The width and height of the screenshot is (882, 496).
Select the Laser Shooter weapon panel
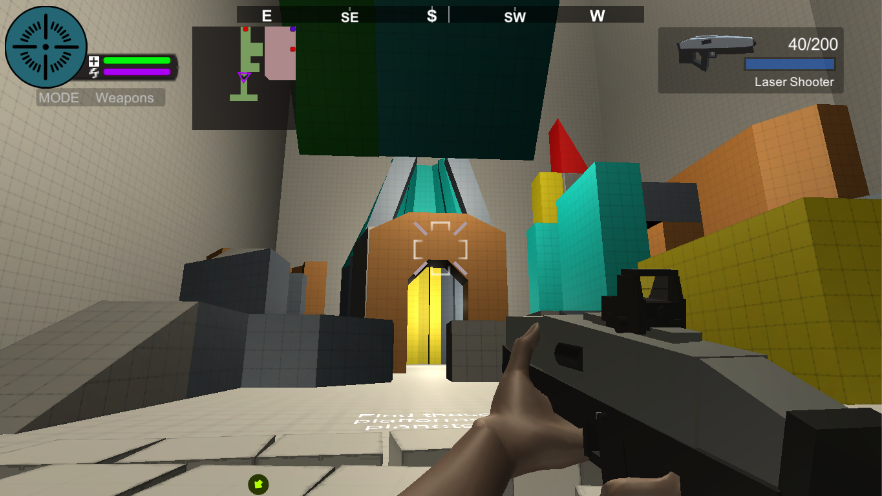[x=750, y=60]
